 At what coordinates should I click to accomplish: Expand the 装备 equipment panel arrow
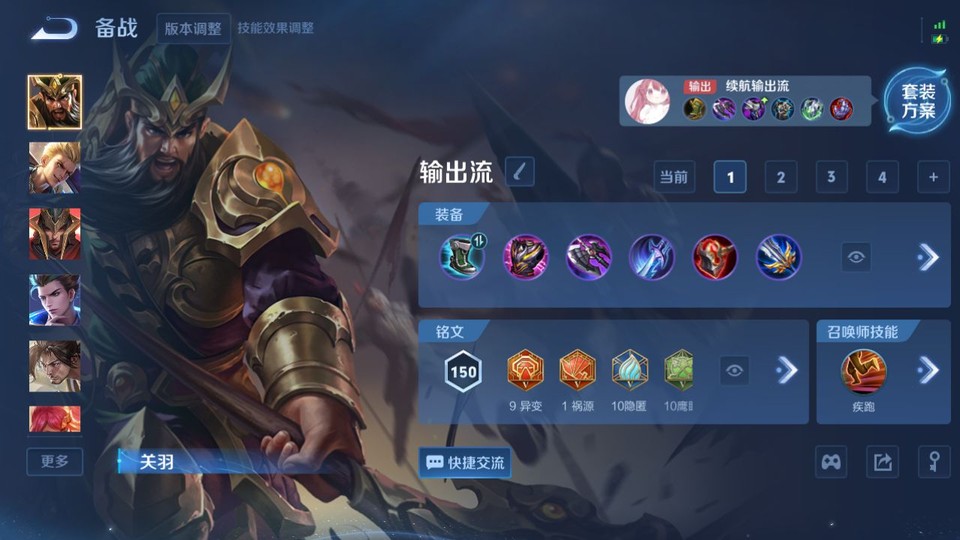click(x=928, y=257)
